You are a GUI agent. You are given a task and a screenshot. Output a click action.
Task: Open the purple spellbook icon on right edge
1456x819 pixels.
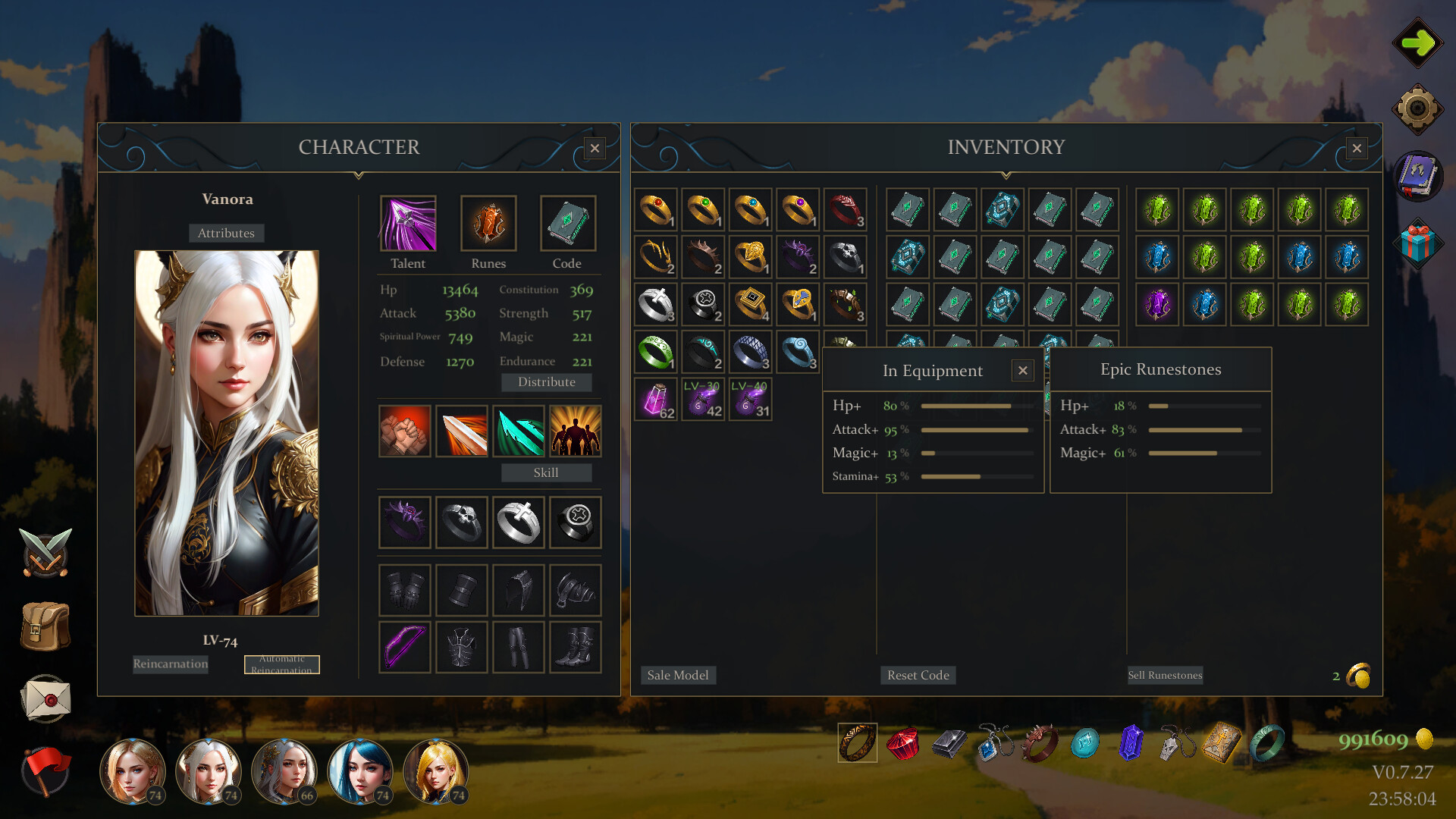tap(1417, 176)
